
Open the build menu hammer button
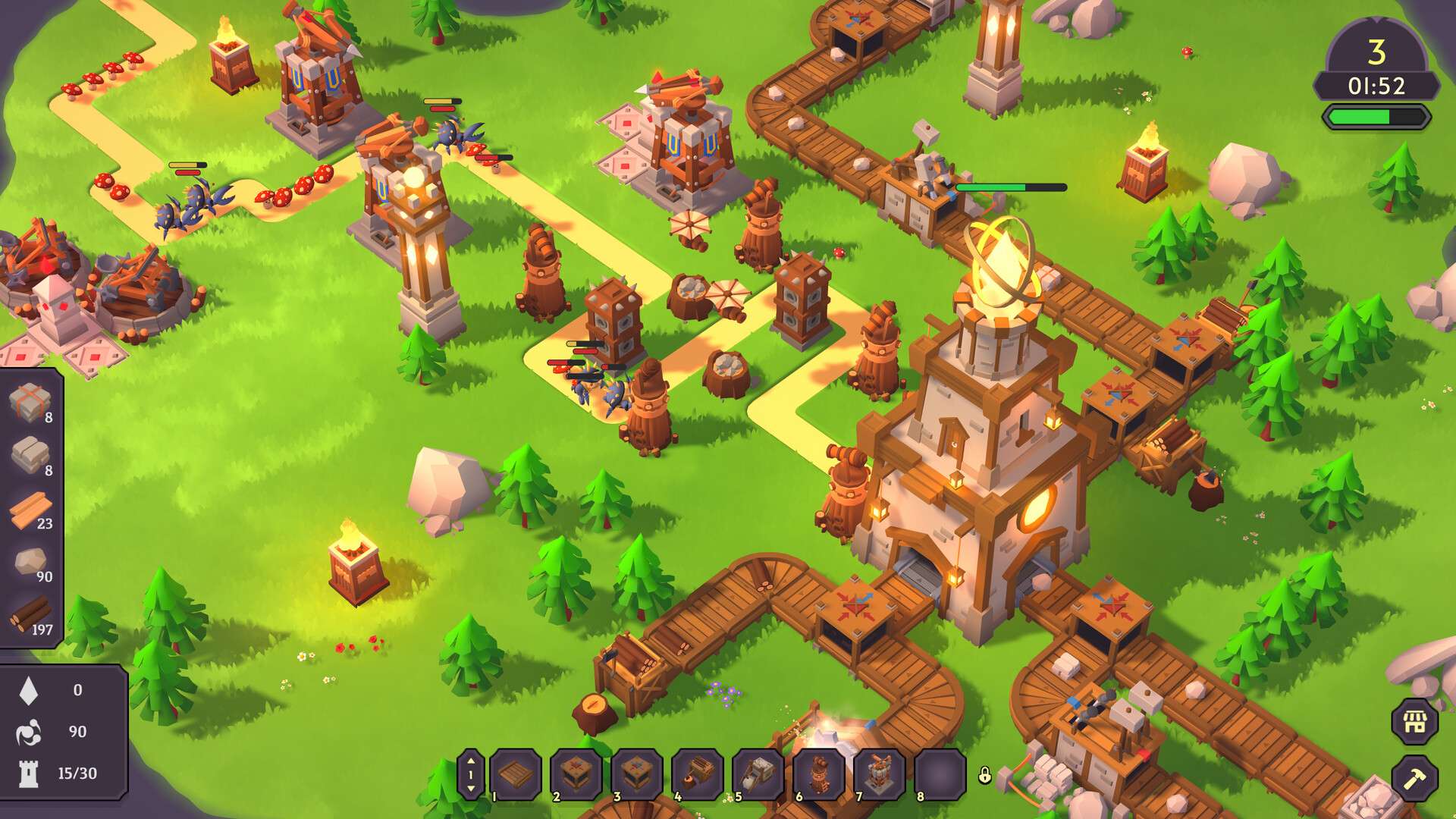1415,779
